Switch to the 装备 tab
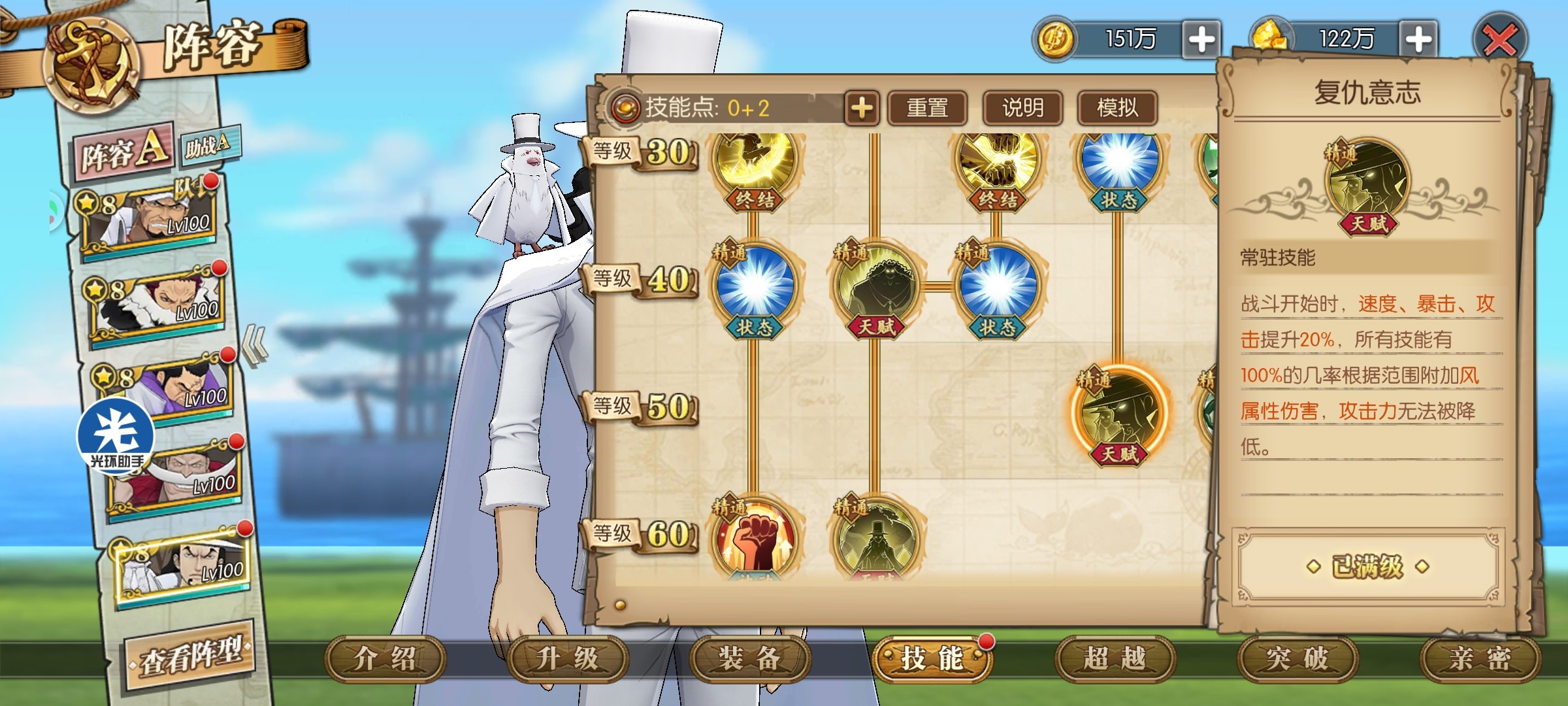The image size is (1568, 706). coord(749,659)
